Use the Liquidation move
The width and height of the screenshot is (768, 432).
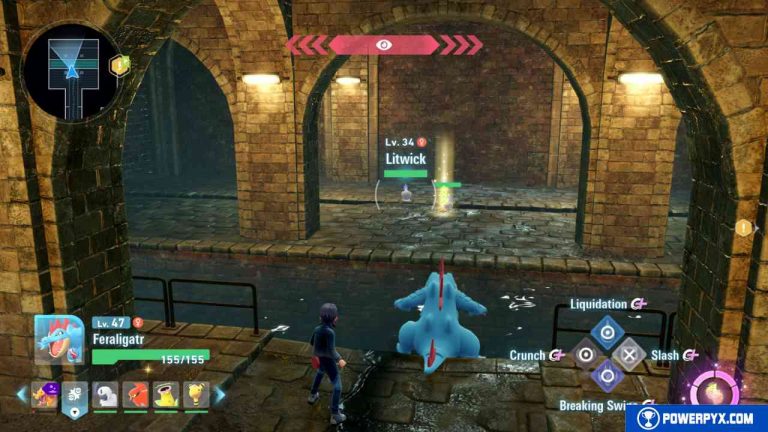[x=606, y=331]
